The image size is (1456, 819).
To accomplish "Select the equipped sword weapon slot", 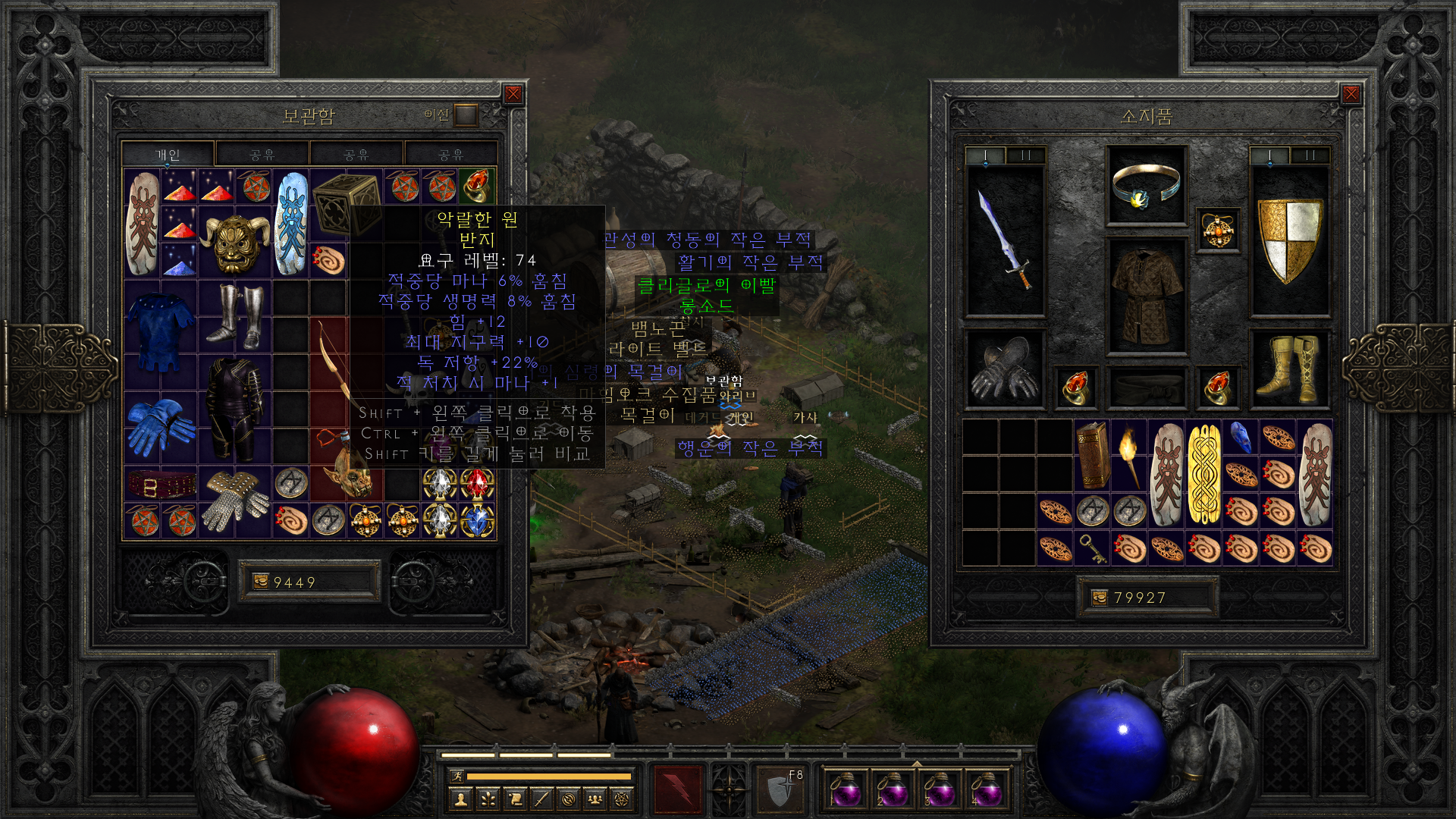I will (x=1005, y=241).
